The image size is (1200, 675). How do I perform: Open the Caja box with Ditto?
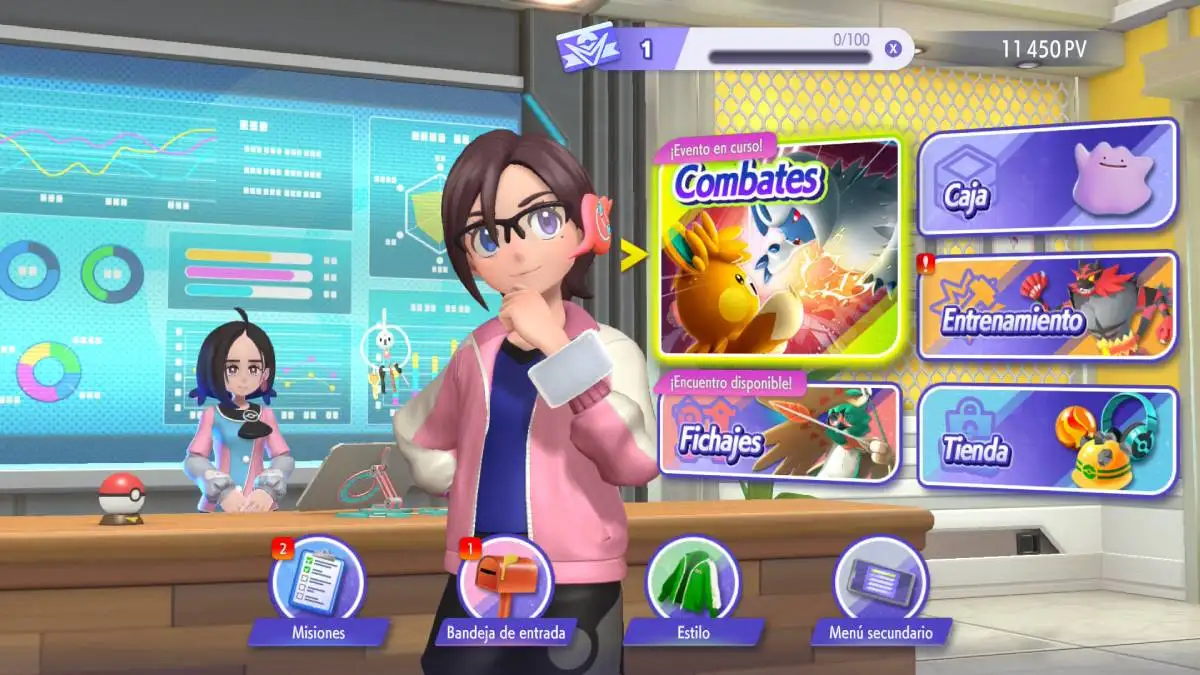point(1046,178)
